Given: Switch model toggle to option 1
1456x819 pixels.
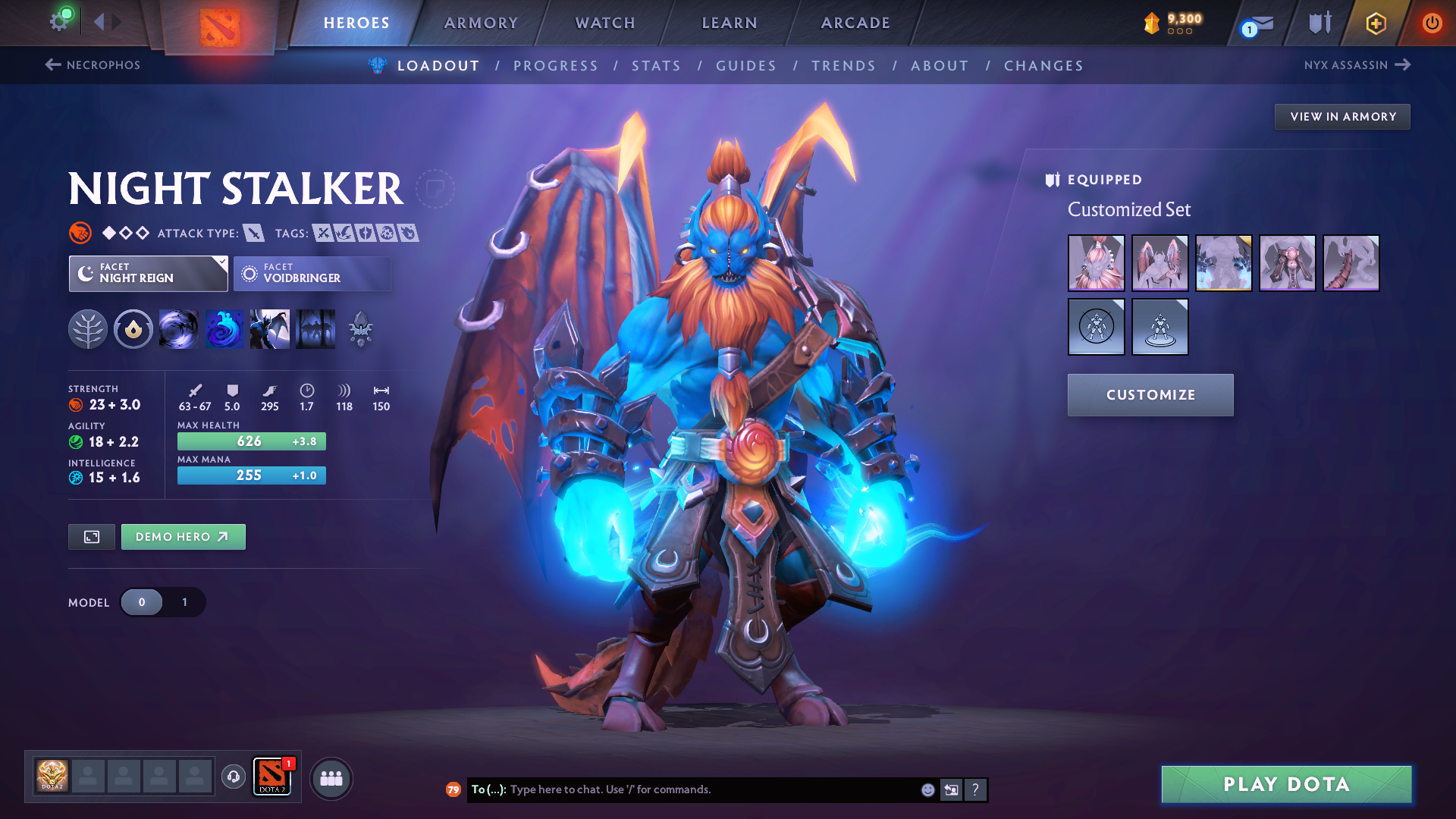Looking at the screenshot, I should (184, 602).
